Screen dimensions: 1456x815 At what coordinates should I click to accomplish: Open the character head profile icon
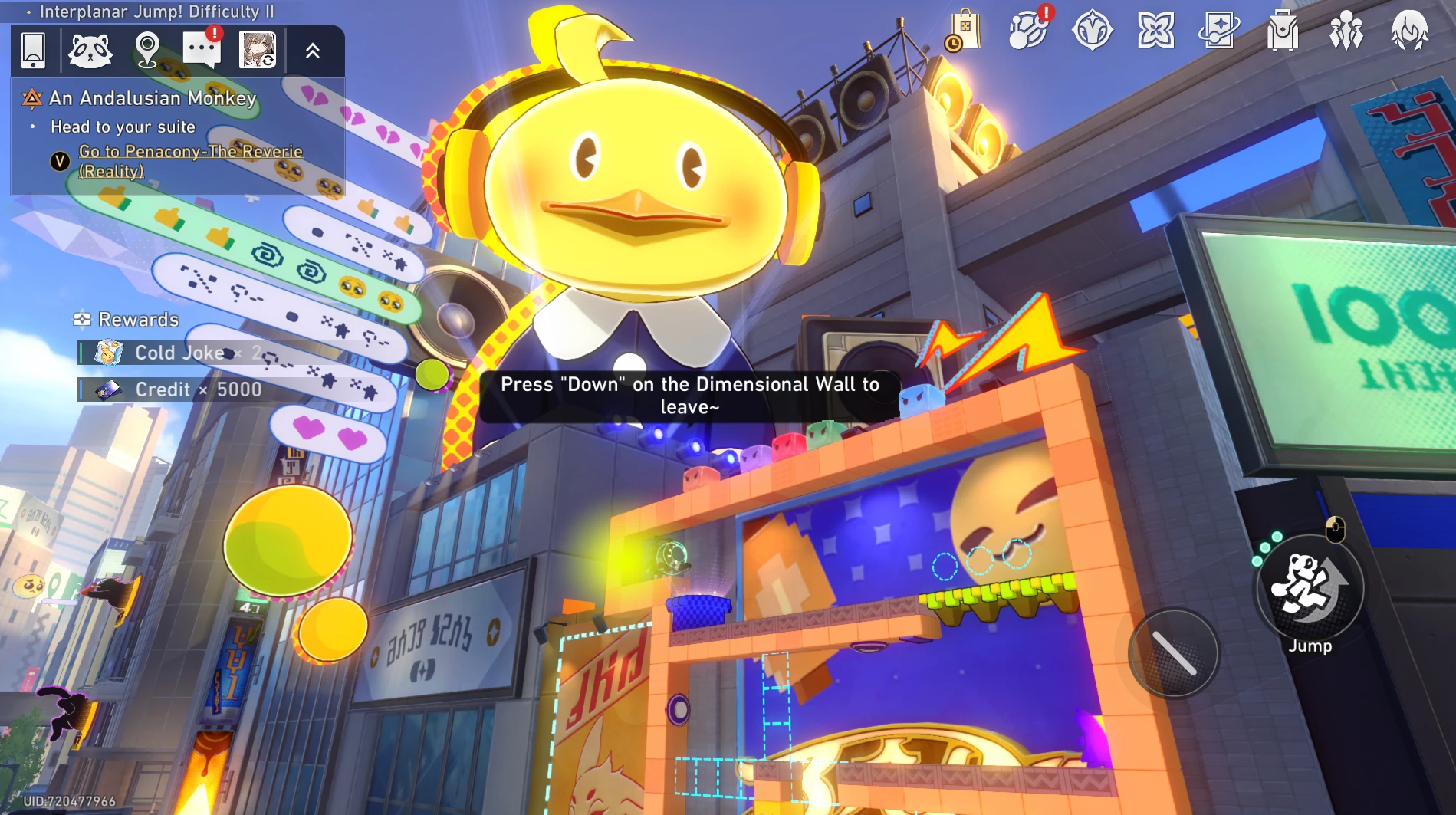1410,31
